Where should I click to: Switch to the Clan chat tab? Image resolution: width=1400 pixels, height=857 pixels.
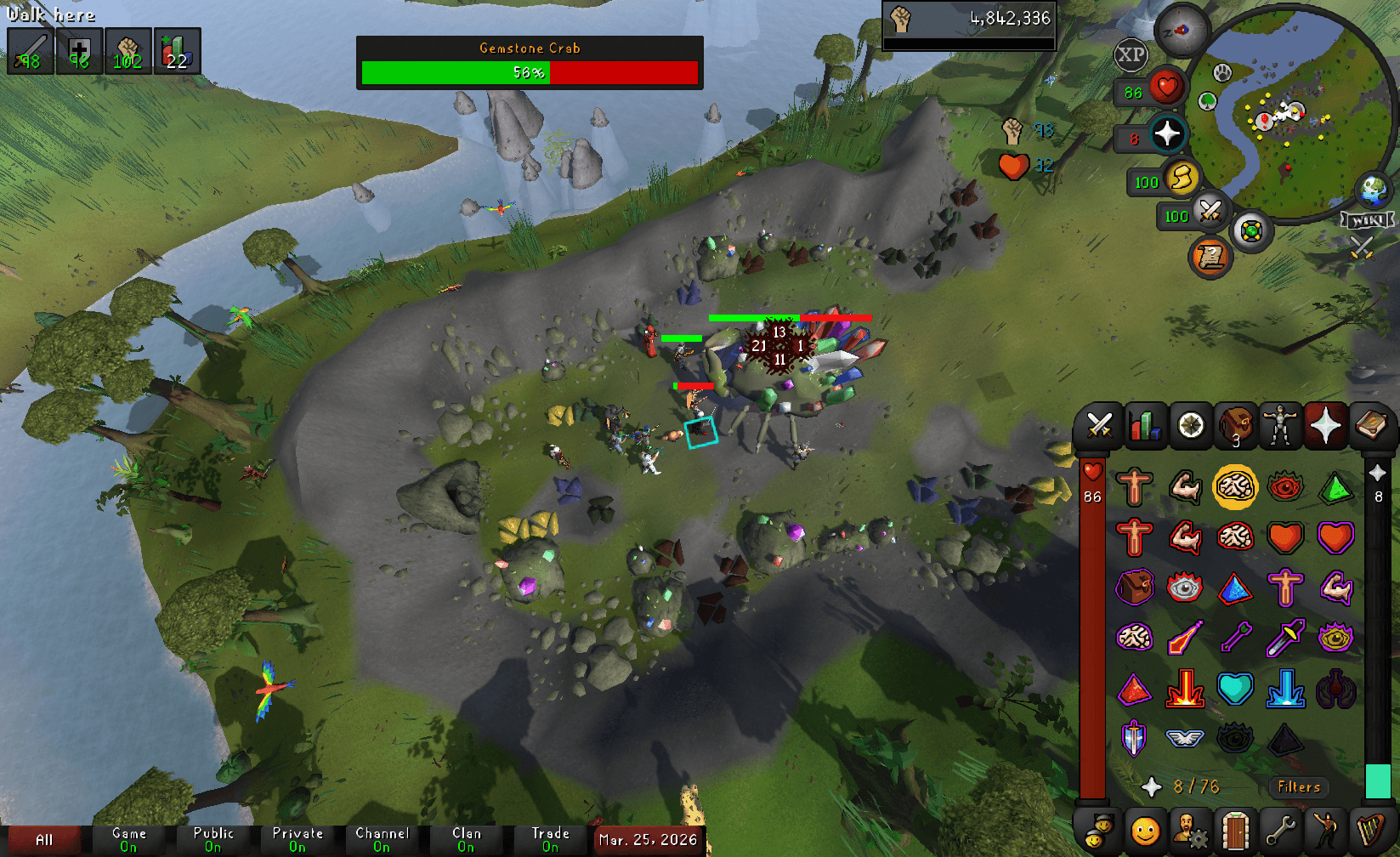pos(466,840)
